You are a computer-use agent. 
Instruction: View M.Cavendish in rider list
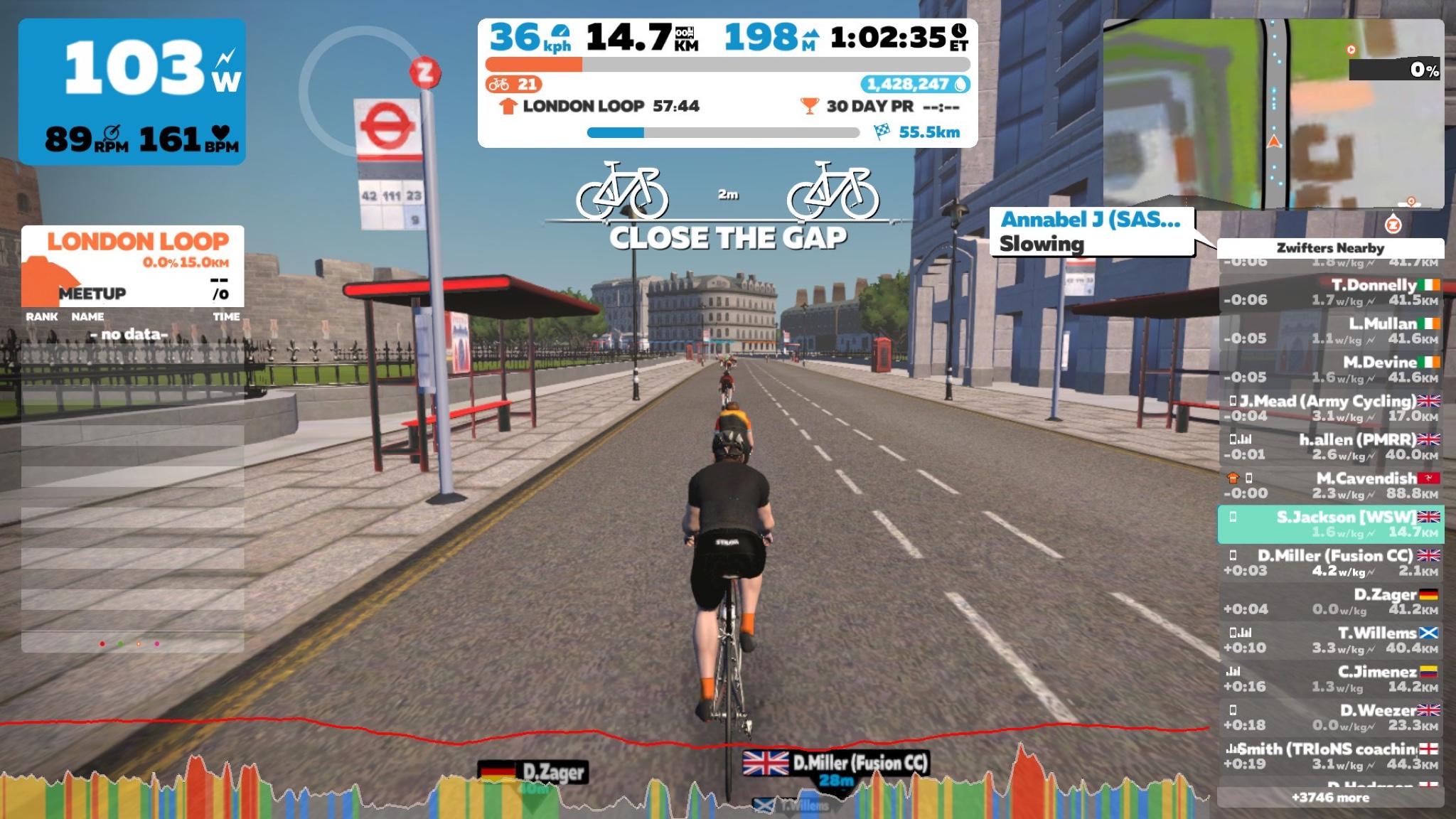[x=1330, y=486]
